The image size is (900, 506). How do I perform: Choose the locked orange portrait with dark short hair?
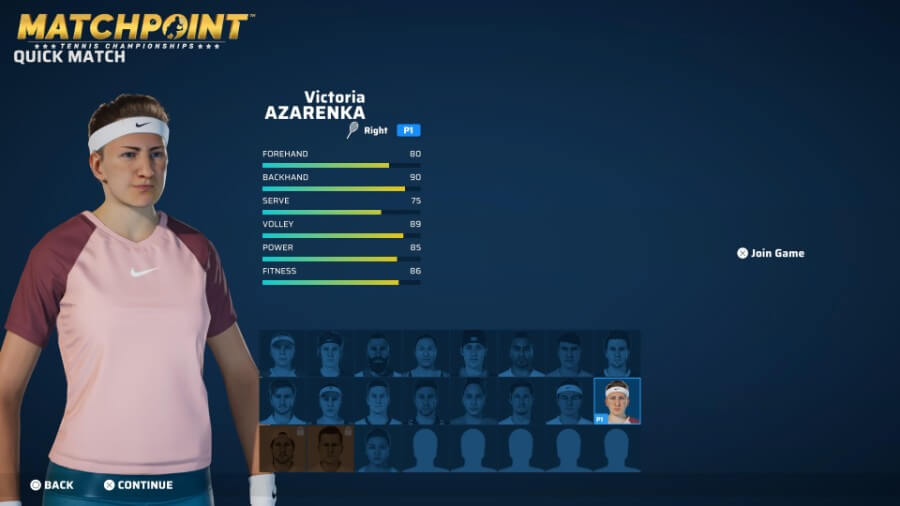tap(330, 448)
